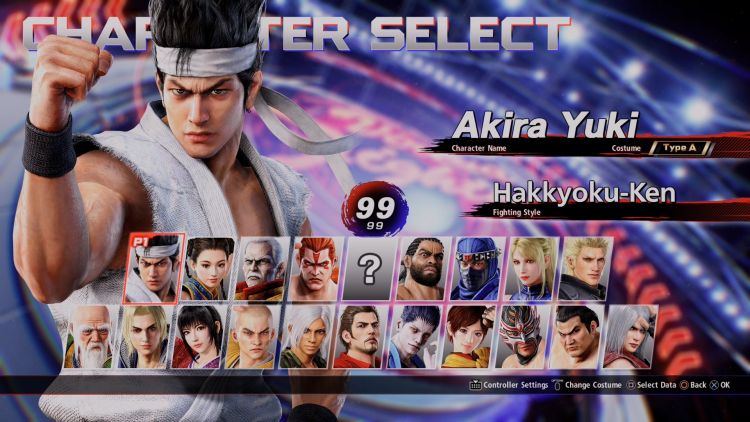Pick the luchador-masked El Blaze portrait
This screenshot has height=422, width=750.
[x=522, y=337]
